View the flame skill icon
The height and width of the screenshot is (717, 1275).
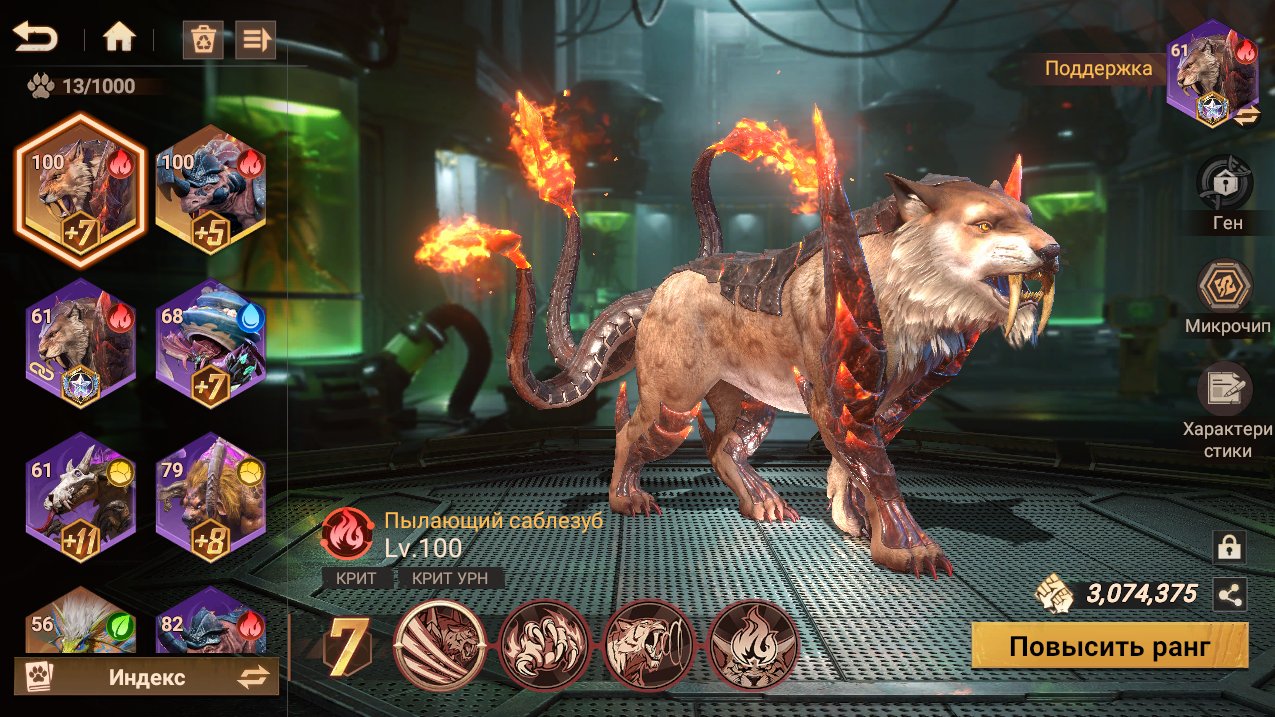click(x=754, y=643)
